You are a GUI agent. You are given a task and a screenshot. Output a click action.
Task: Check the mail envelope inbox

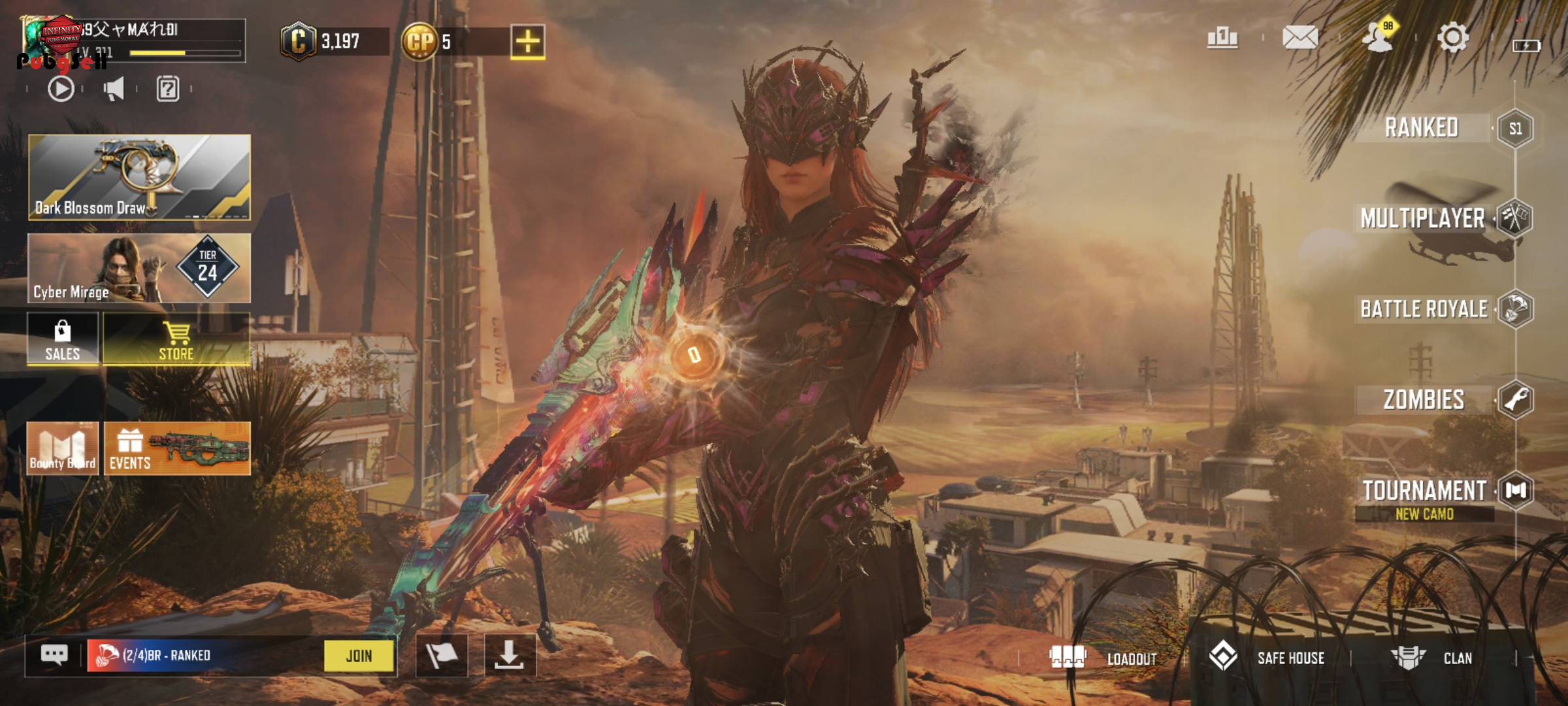pos(1299,38)
